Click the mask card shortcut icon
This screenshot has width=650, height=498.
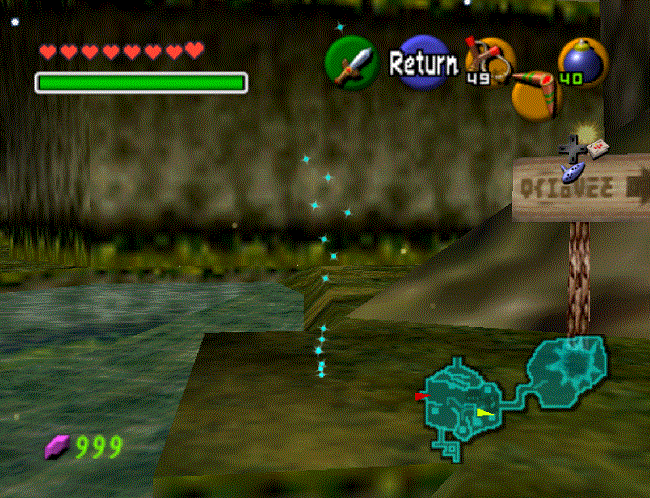point(598,149)
